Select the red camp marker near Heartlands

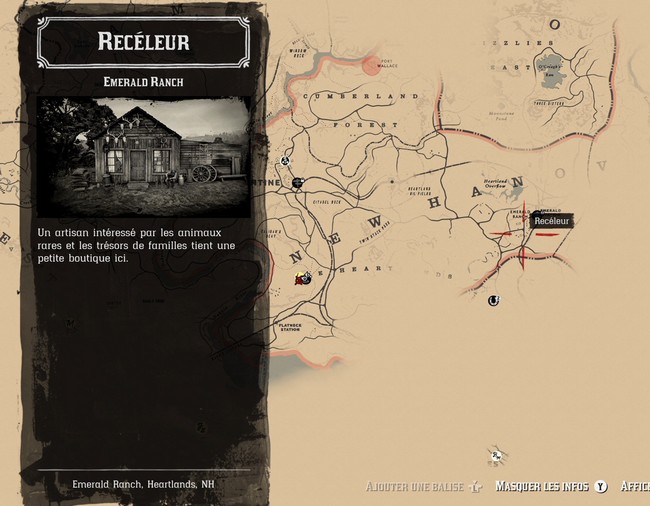[x=303, y=279]
